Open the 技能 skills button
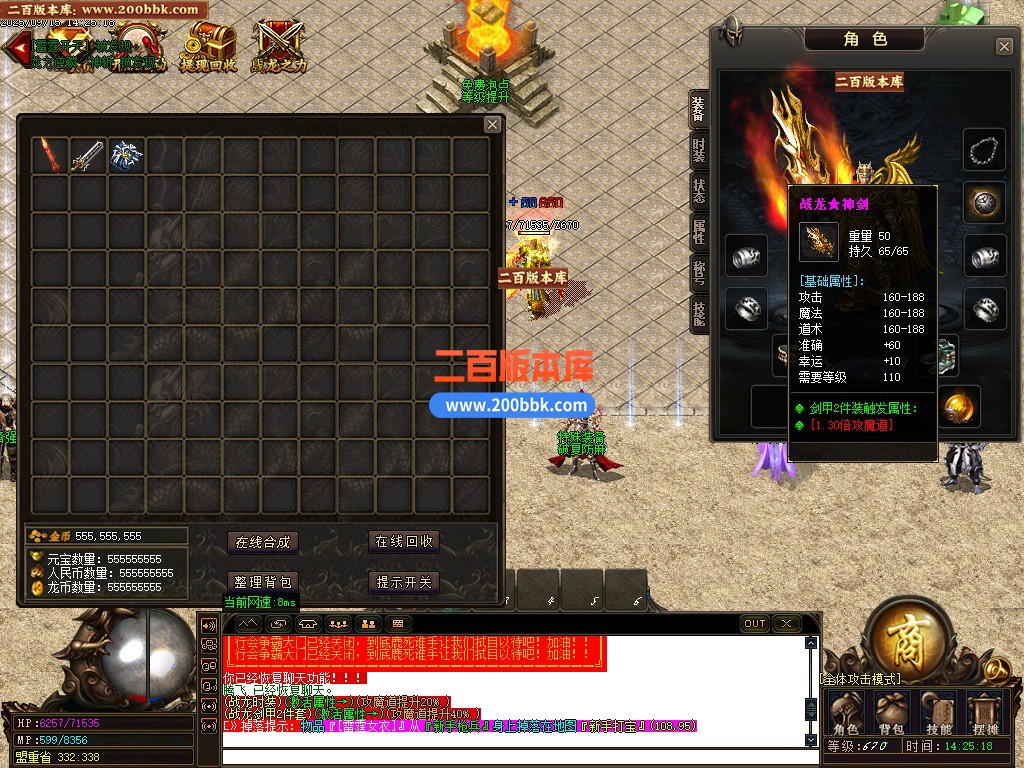This screenshot has width=1024, height=768. [938, 711]
